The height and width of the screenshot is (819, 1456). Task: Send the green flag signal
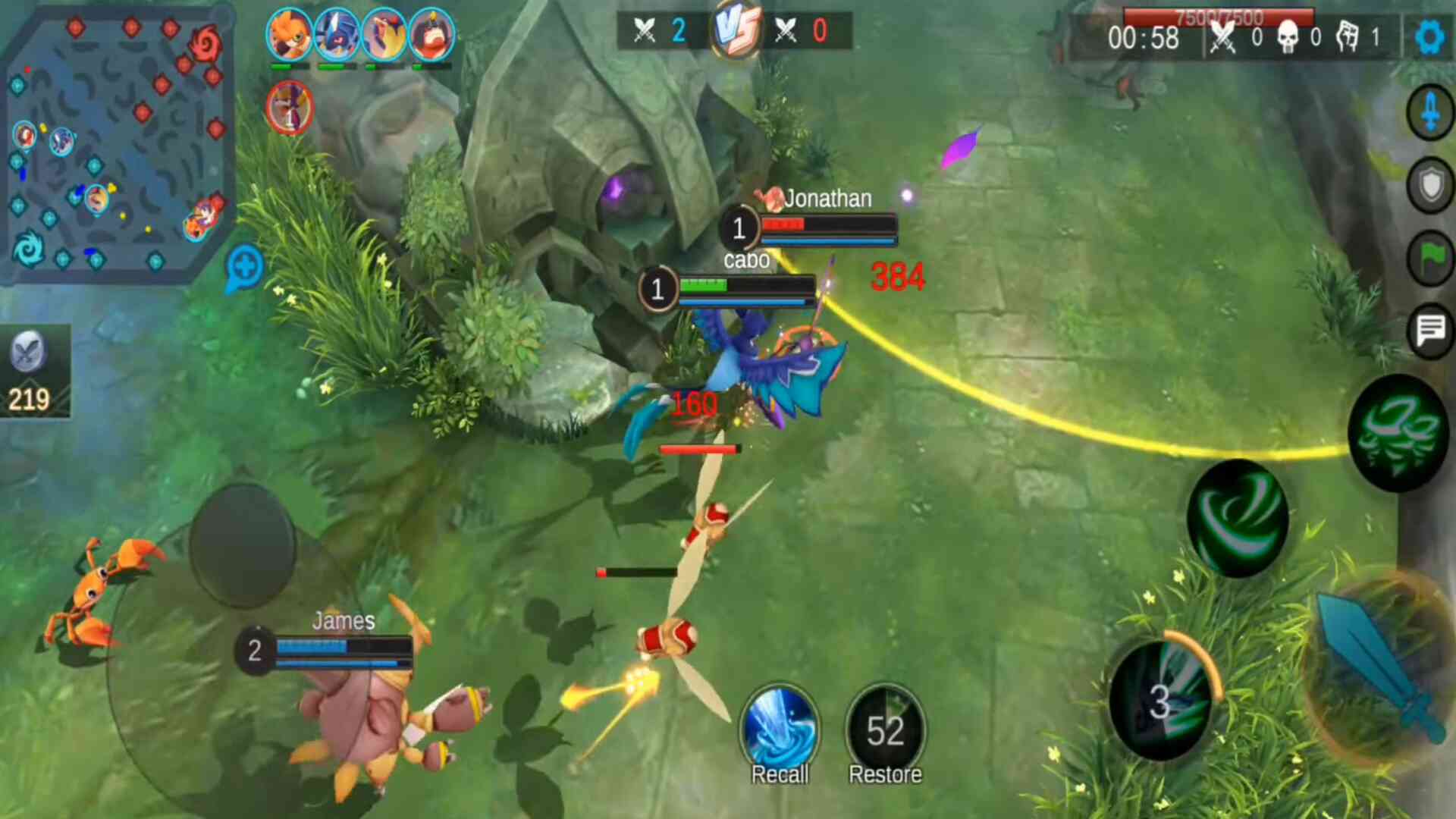coord(1430,258)
